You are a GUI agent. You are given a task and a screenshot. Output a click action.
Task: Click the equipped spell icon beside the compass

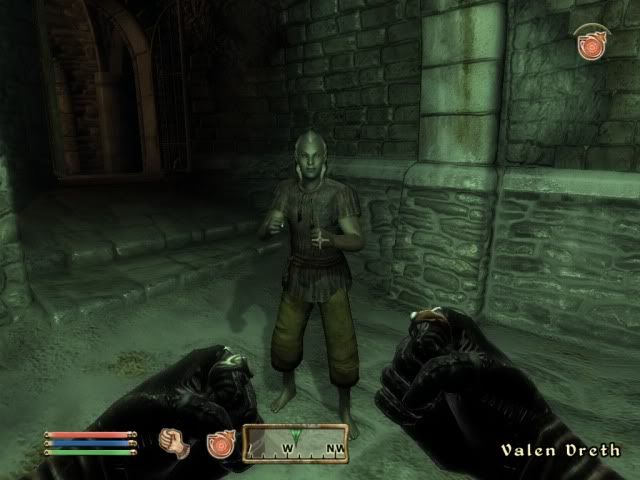coord(220,444)
